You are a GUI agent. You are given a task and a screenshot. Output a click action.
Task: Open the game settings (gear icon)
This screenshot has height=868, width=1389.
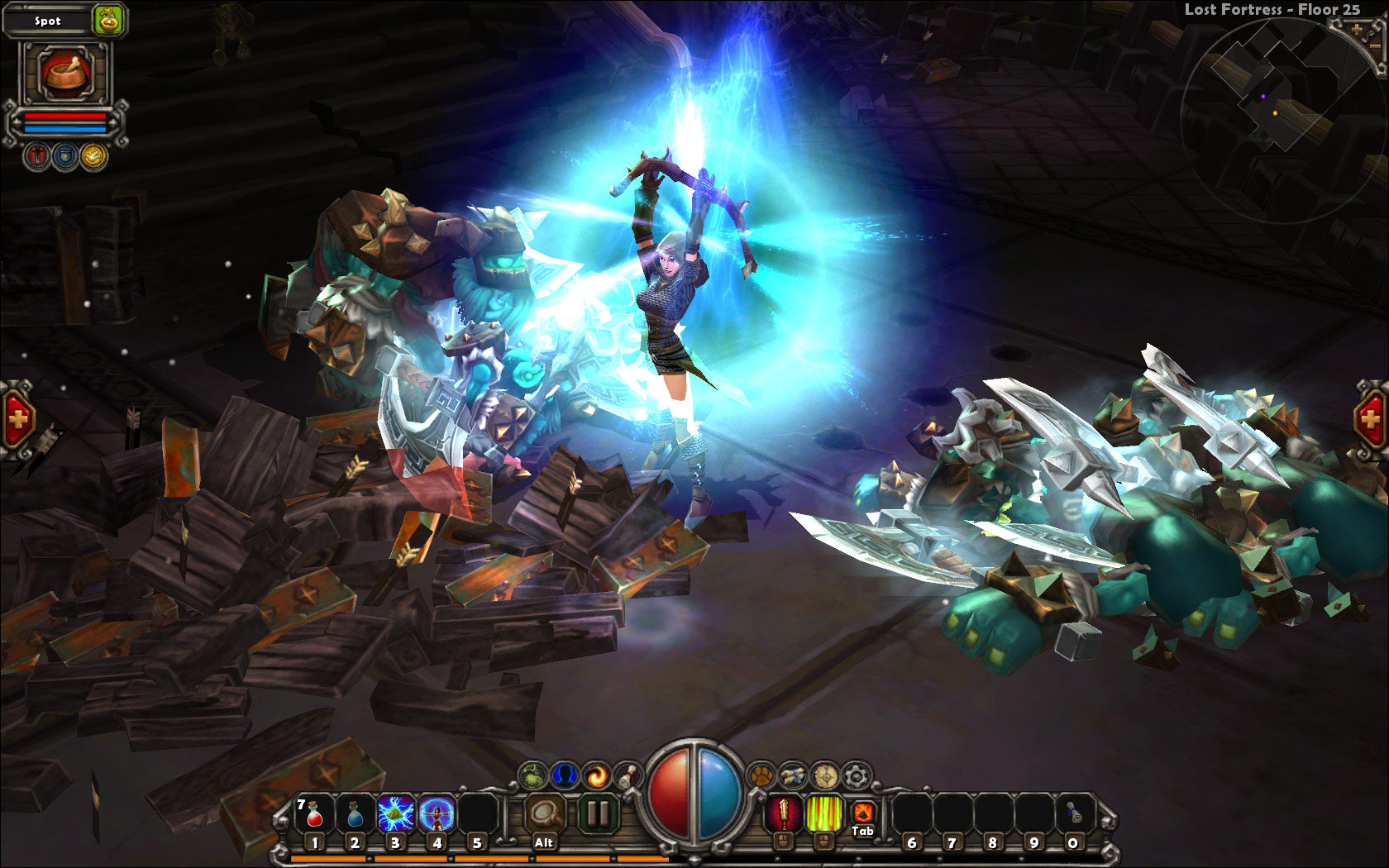pyautogui.click(x=855, y=775)
